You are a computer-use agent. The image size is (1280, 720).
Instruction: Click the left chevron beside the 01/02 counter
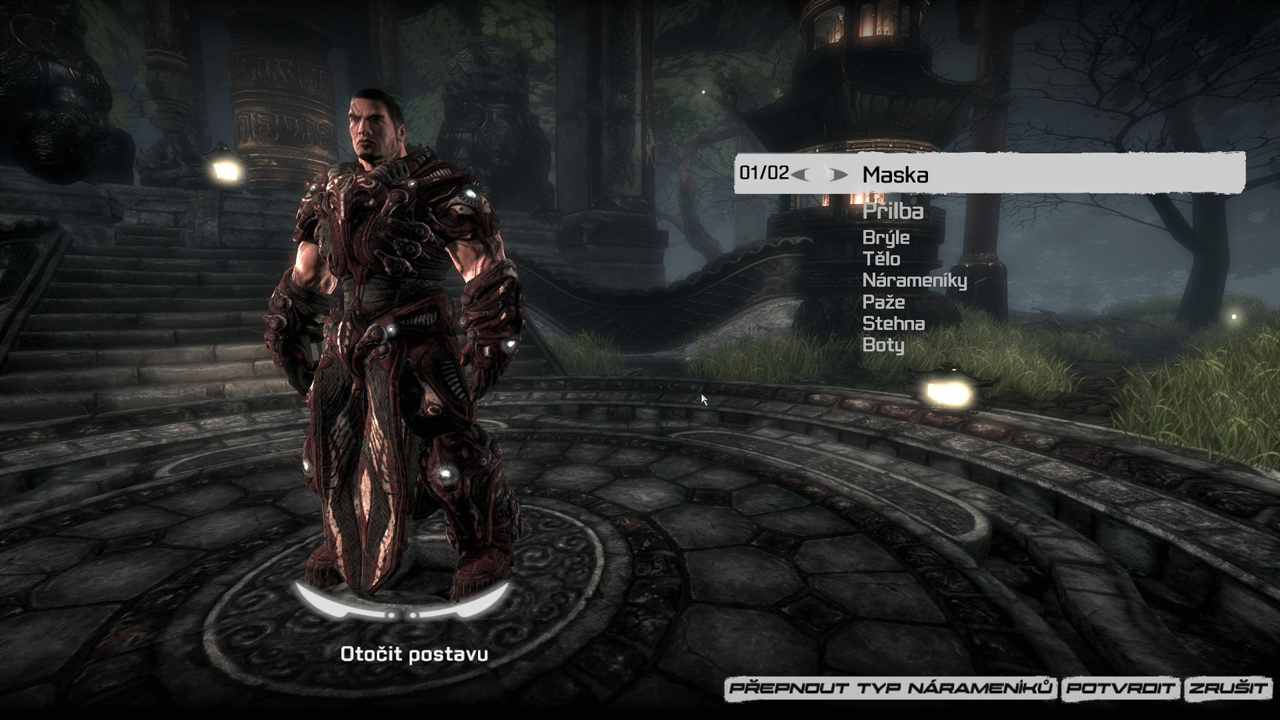[798, 175]
